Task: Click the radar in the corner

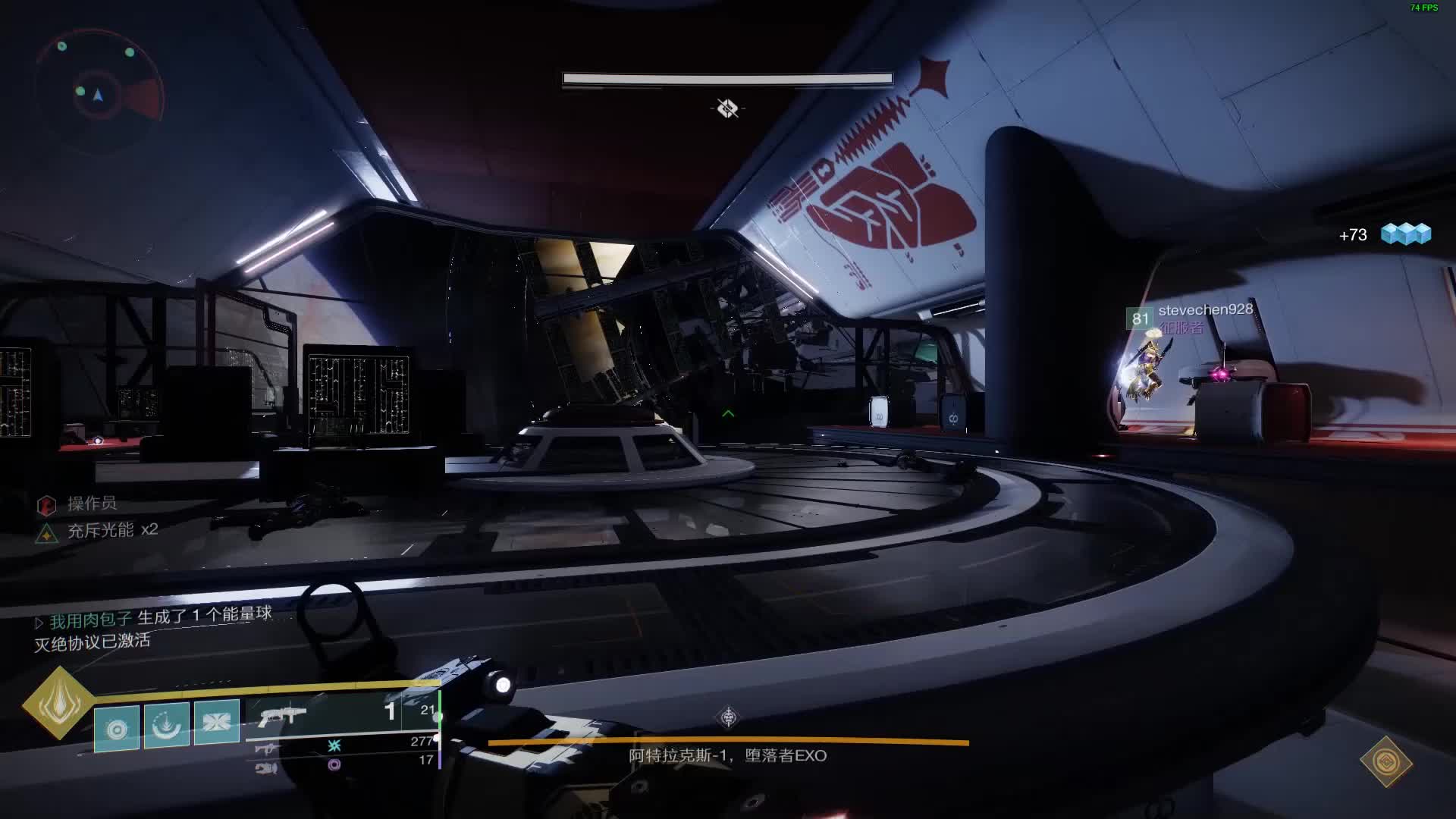Action: point(99,93)
